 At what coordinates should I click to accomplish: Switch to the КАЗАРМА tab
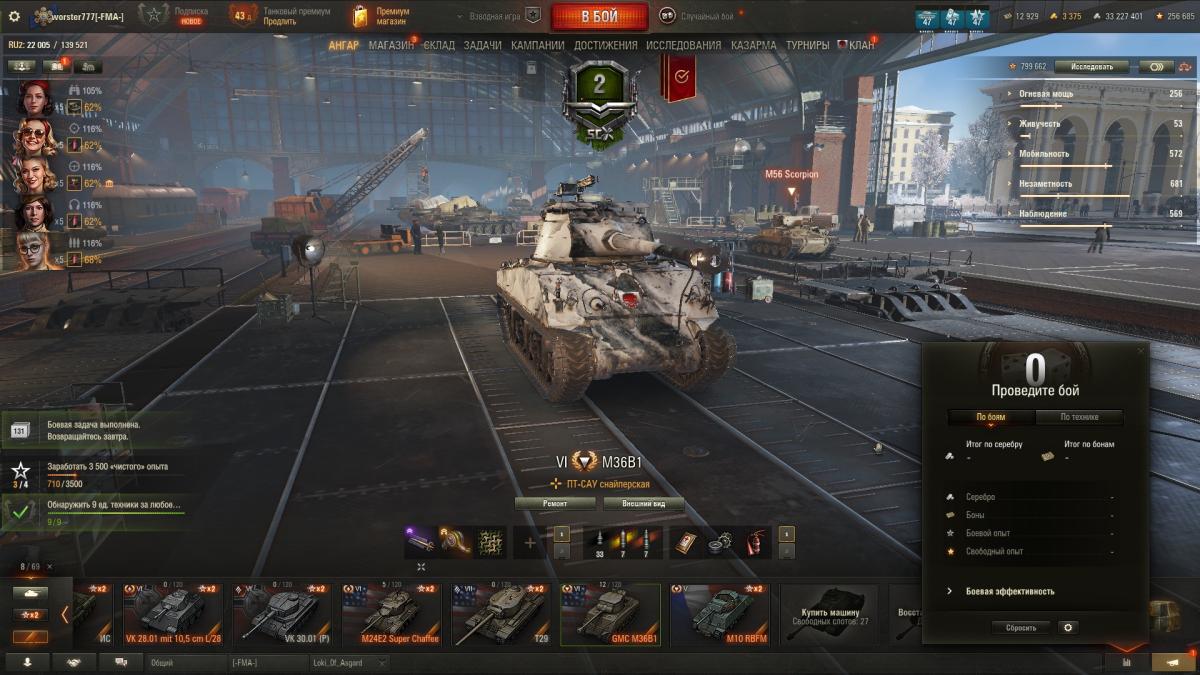coord(753,45)
